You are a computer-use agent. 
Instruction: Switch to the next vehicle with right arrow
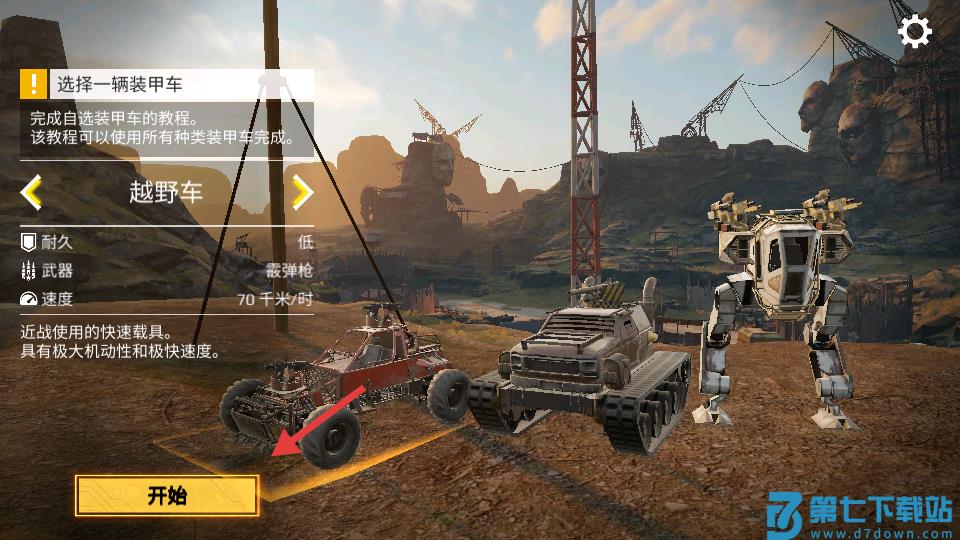tap(301, 192)
